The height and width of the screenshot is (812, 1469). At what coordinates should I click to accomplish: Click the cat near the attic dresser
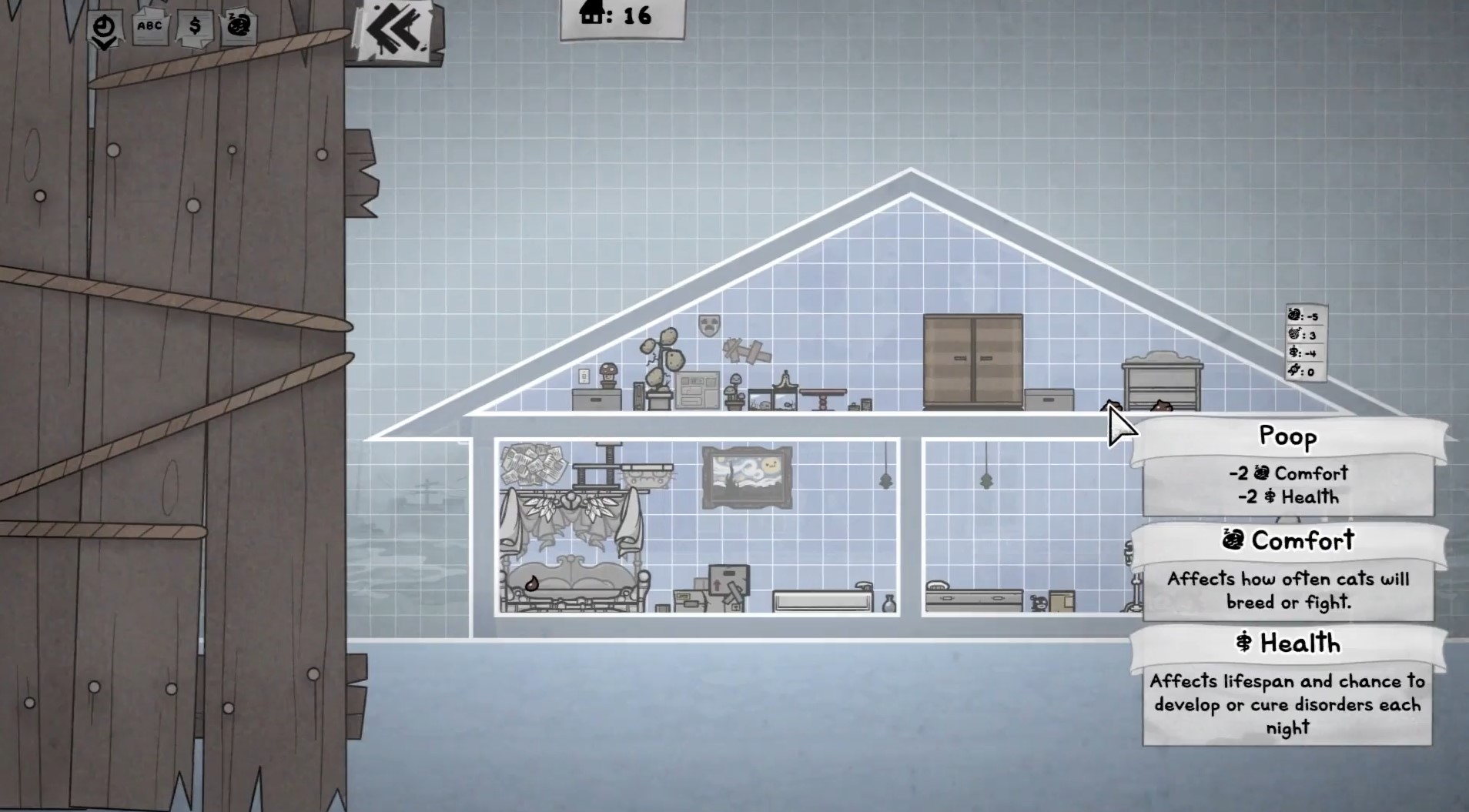coord(1160,406)
